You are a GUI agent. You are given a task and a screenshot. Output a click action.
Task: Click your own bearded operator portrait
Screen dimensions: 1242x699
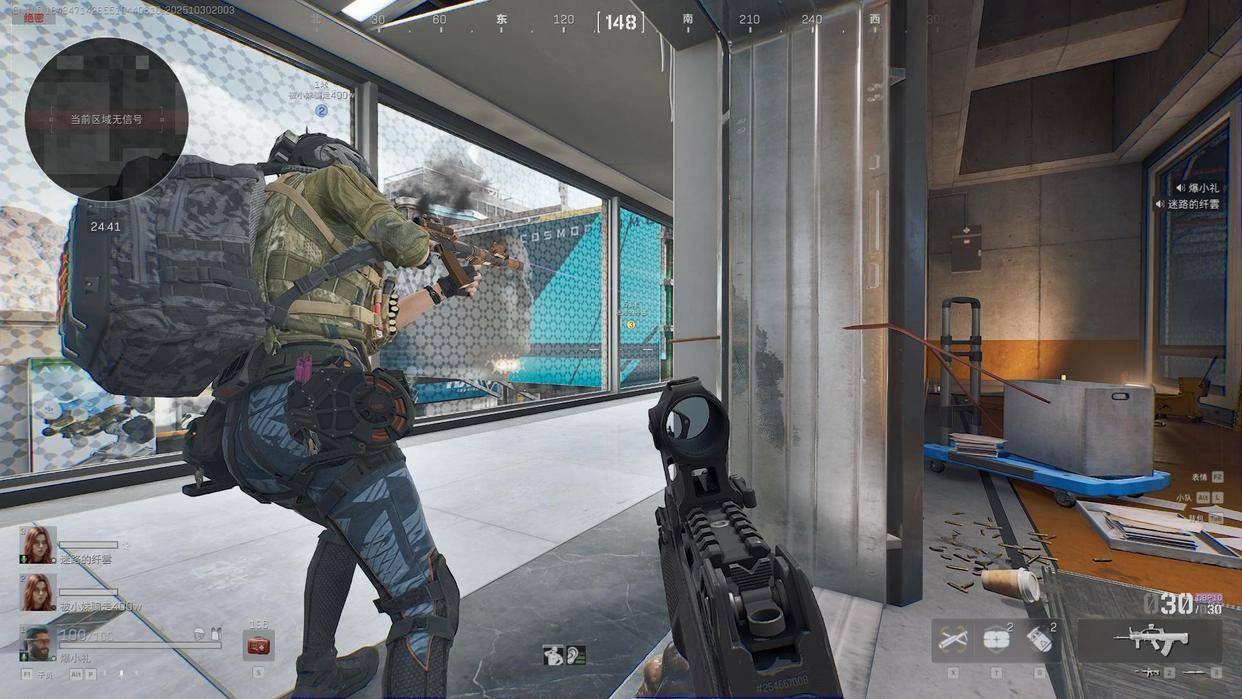point(39,643)
